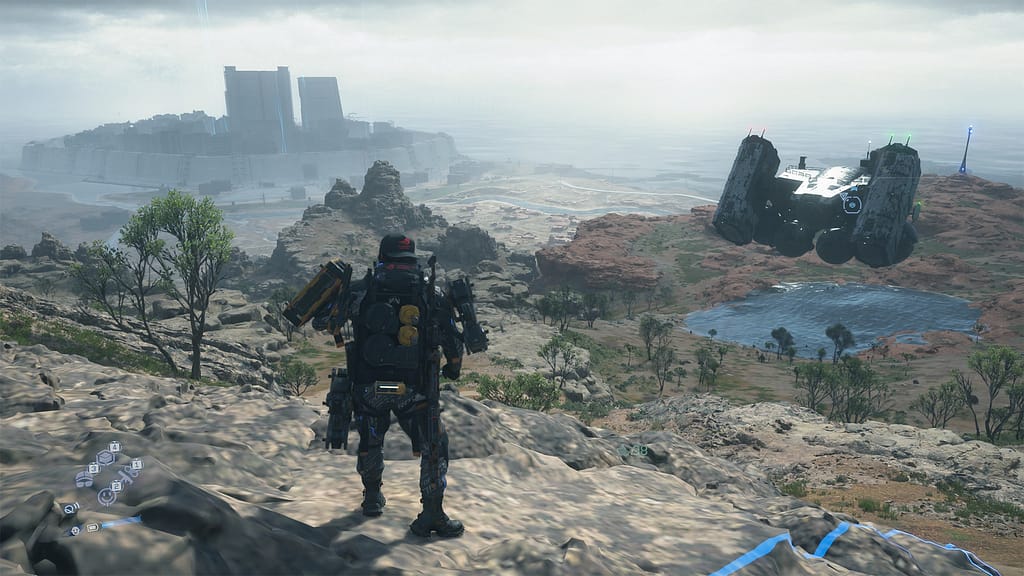Select the wrench-like tool shortcut icon
The width and height of the screenshot is (1024, 576).
(127, 476)
